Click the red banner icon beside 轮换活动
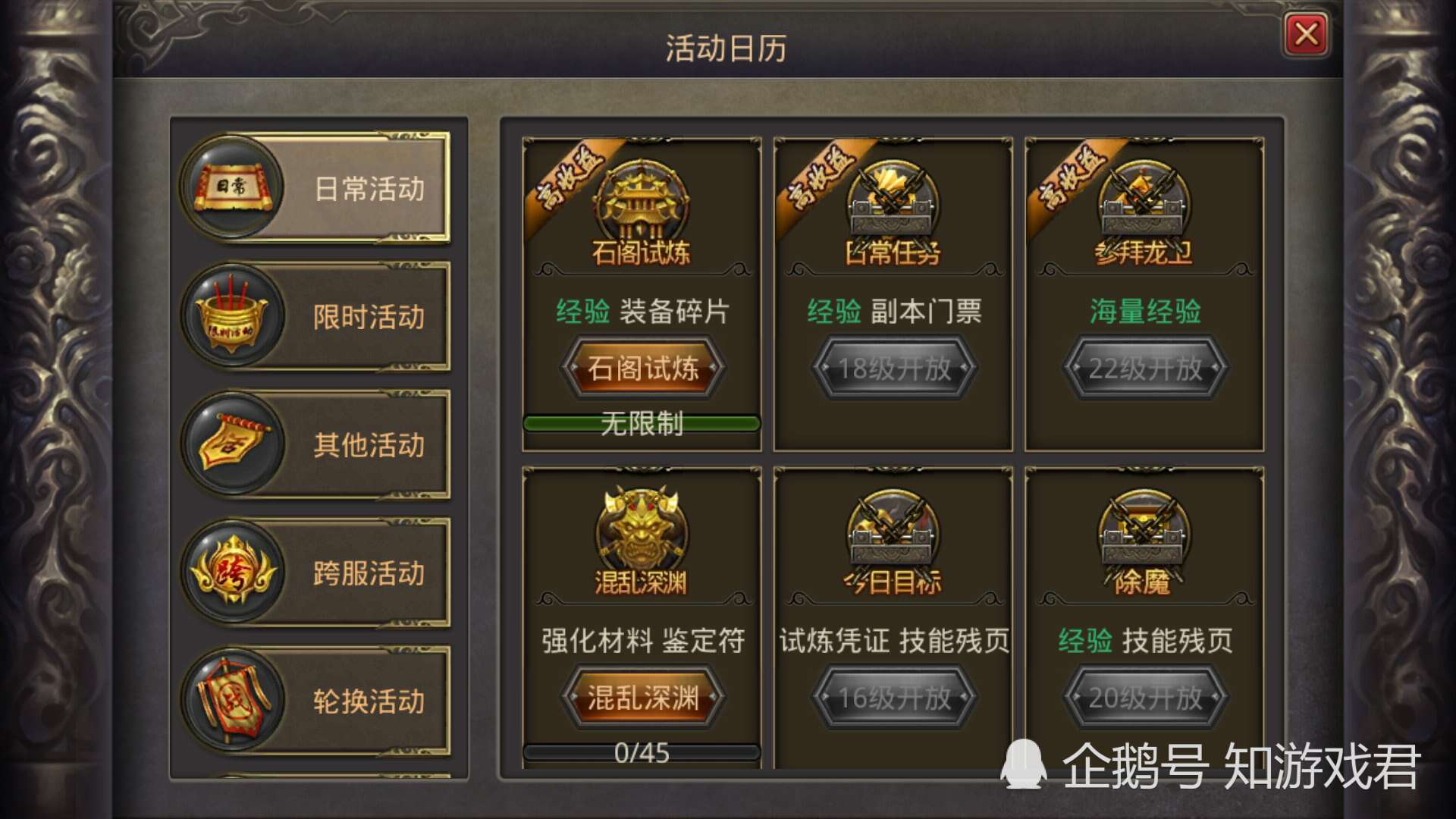Screen dimensions: 1456x819 (x=233, y=701)
